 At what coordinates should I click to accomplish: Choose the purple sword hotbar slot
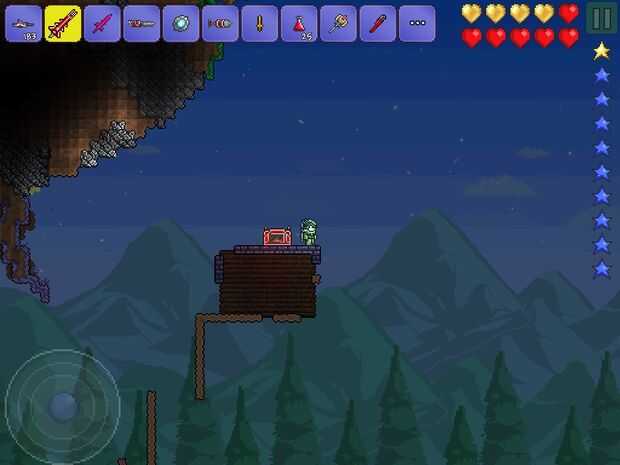pyautogui.click(x=102, y=23)
